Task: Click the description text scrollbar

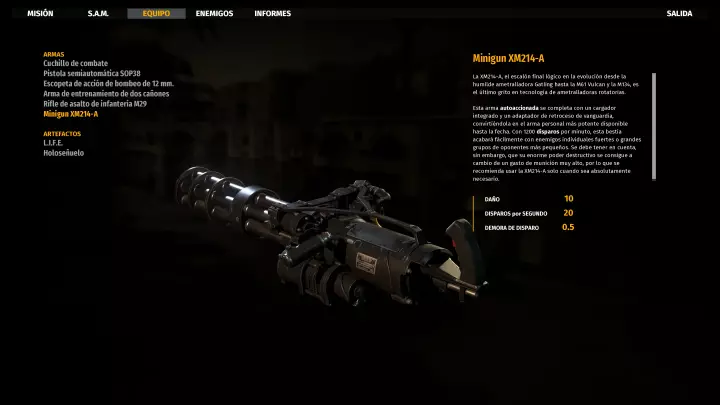Action: pos(654,125)
